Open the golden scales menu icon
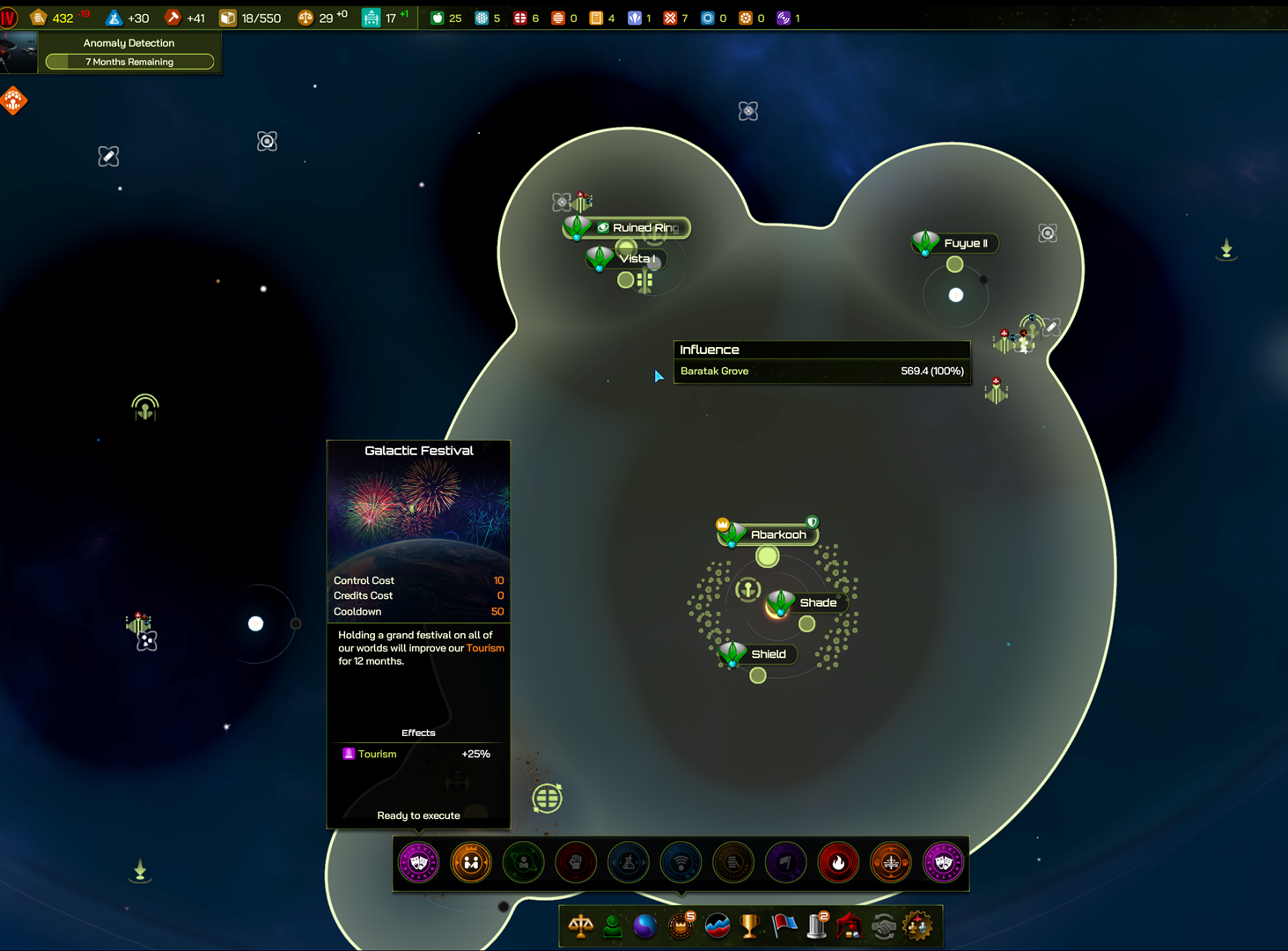Viewport: 1288px width, 951px height. [x=580, y=926]
